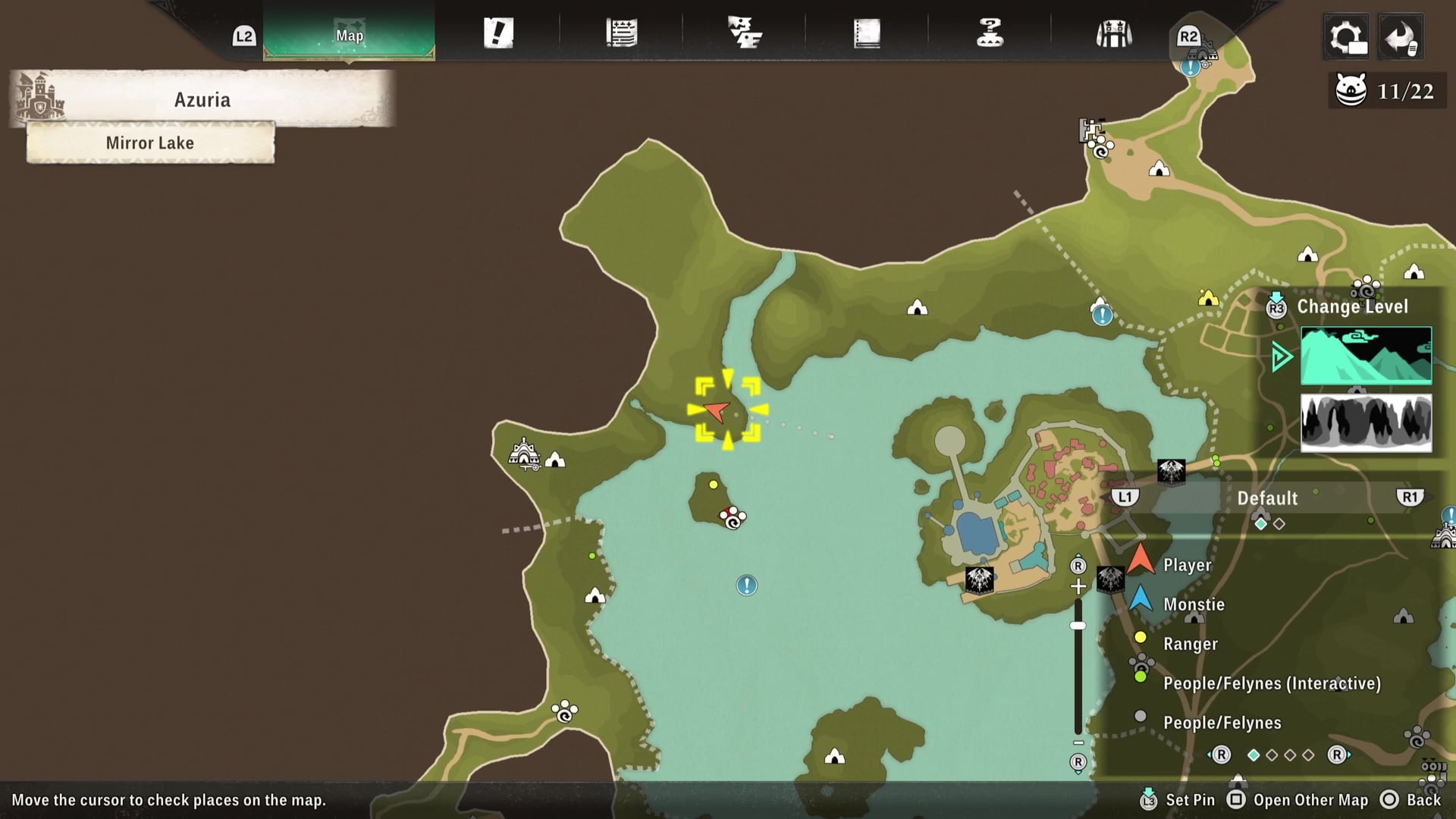Click the return arrow back icon

coord(1400,36)
